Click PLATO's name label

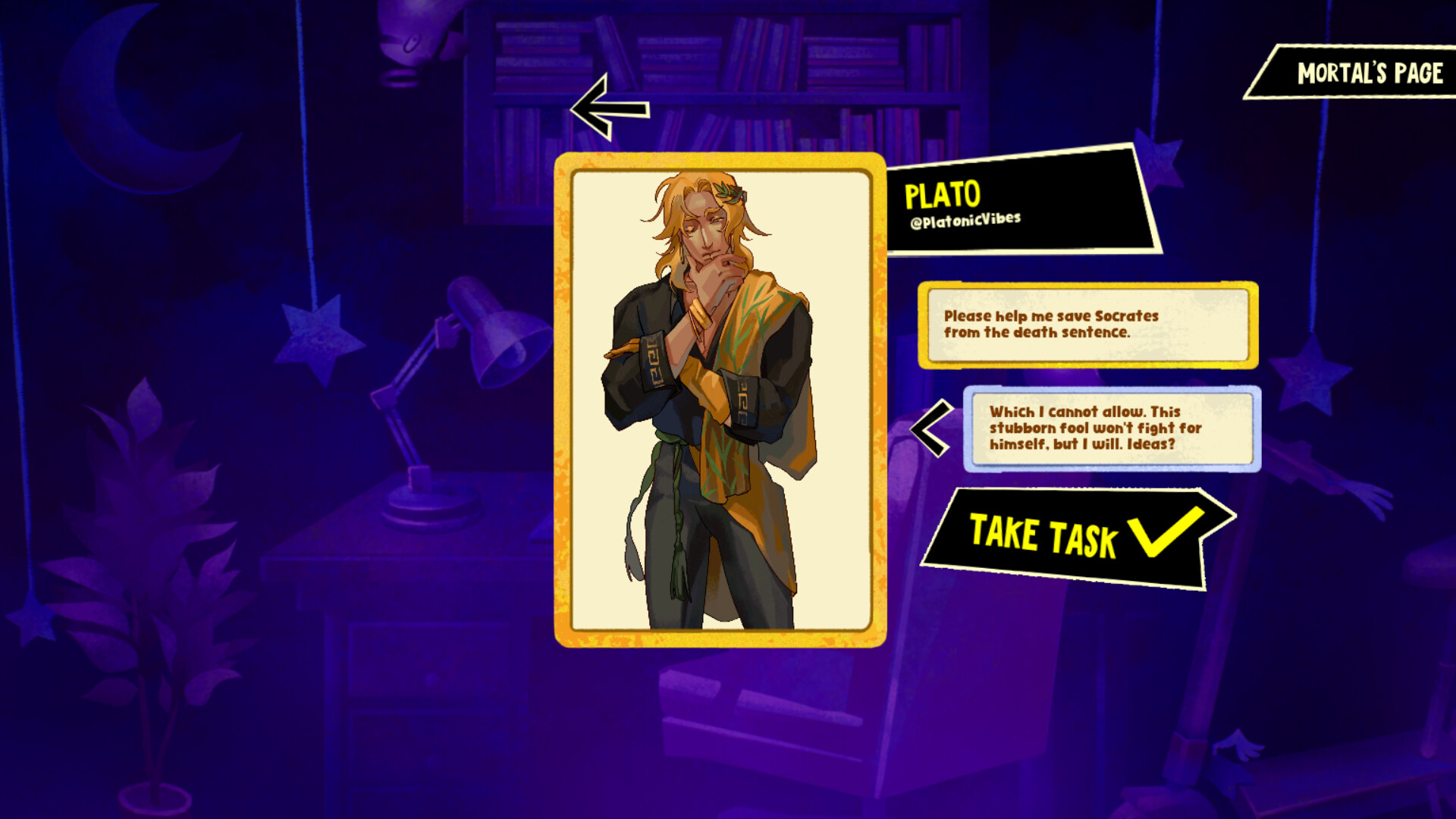click(942, 195)
